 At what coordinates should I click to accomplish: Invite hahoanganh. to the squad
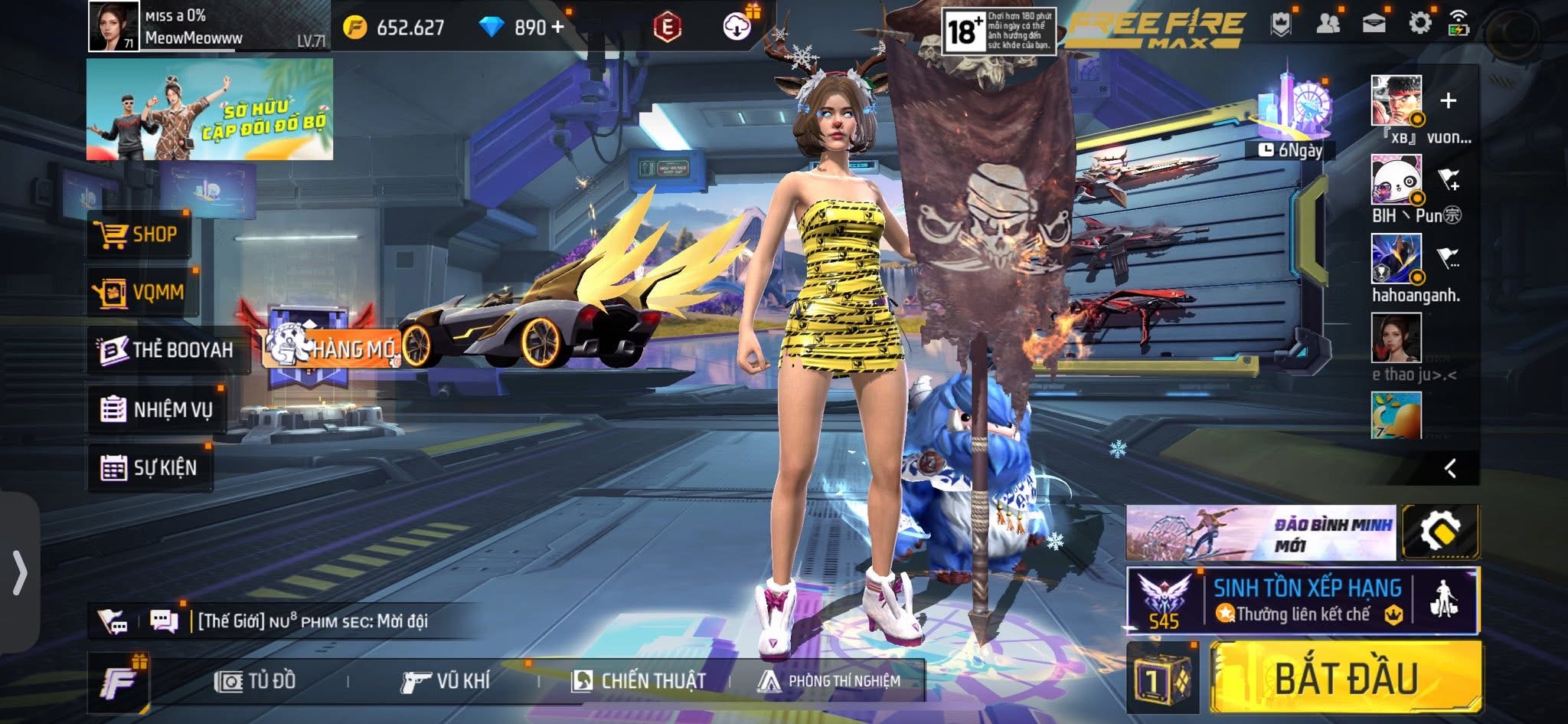pyautogui.click(x=1447, y=258)
